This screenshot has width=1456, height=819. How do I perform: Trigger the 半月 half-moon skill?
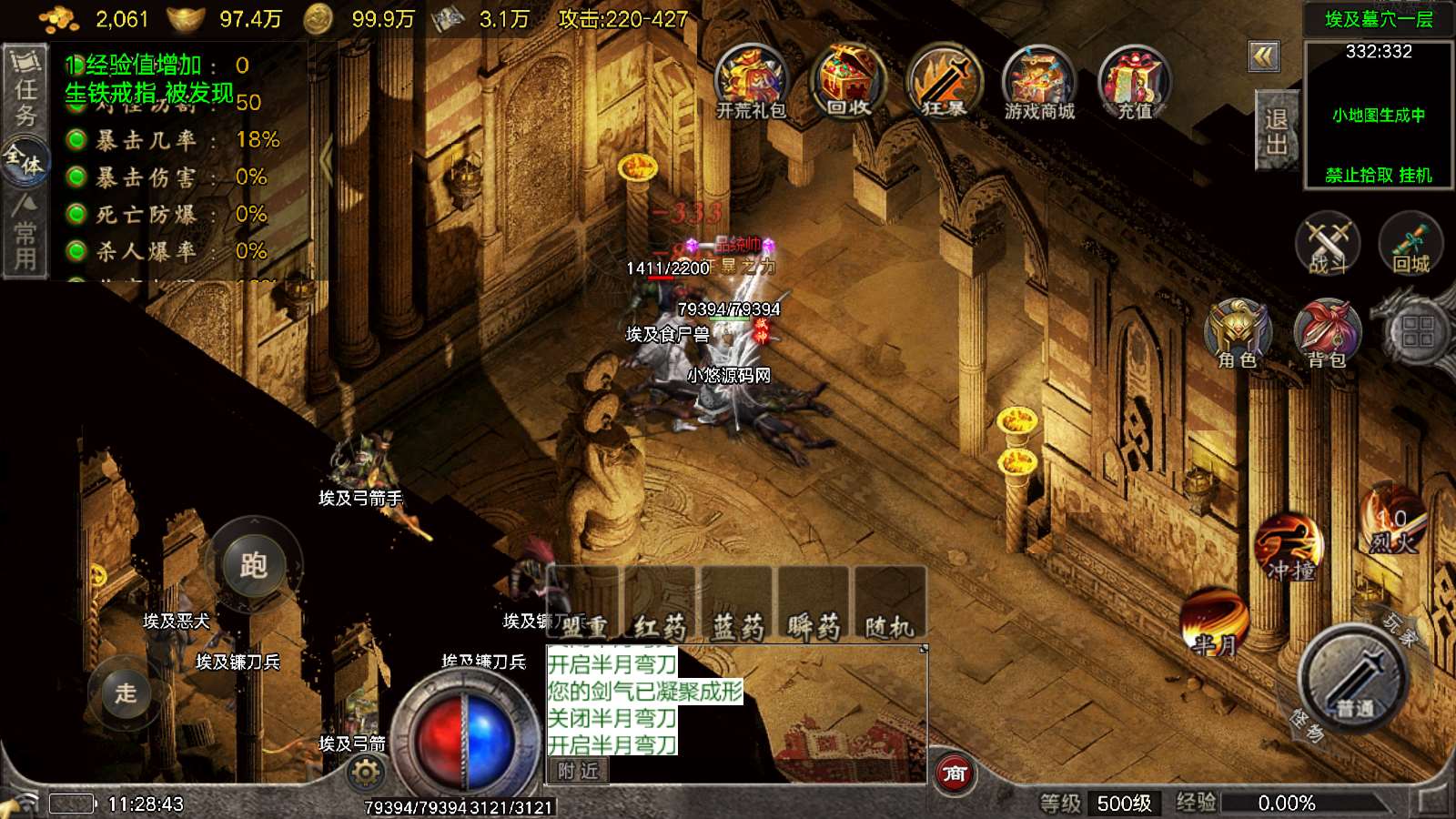click(1215, 624)
